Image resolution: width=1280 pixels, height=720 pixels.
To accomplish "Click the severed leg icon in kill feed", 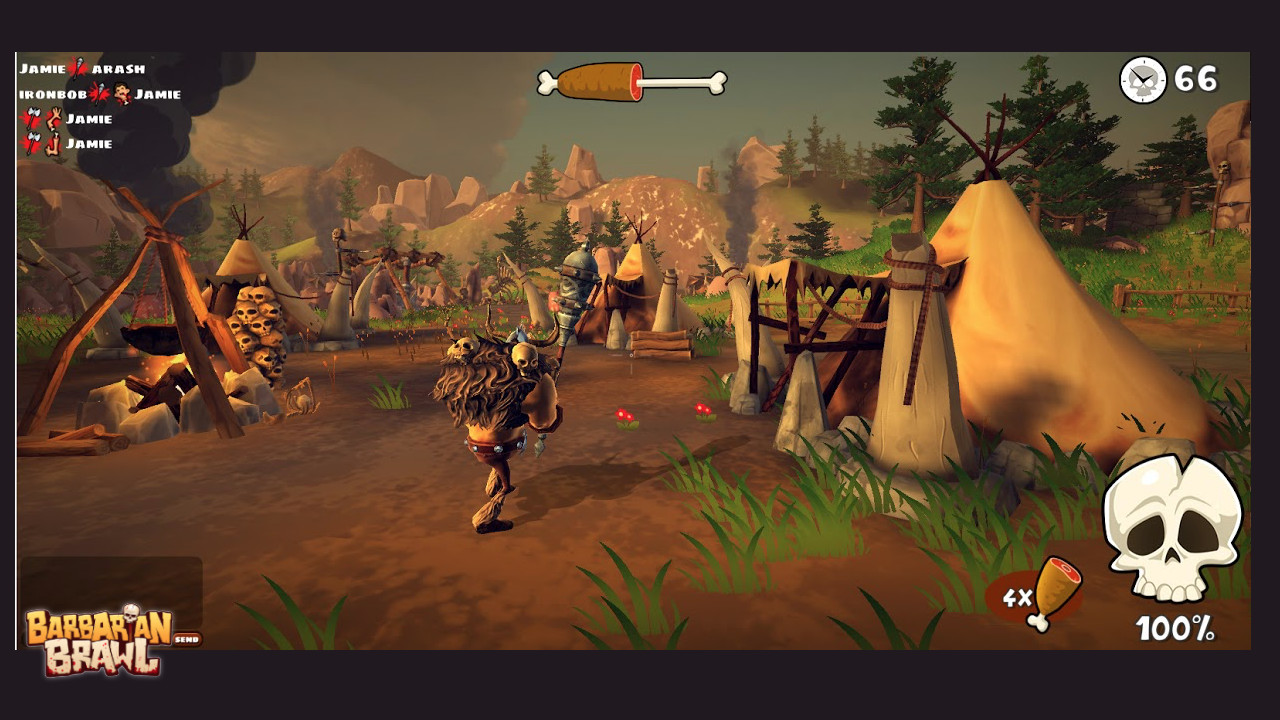I will click(52, 141).
